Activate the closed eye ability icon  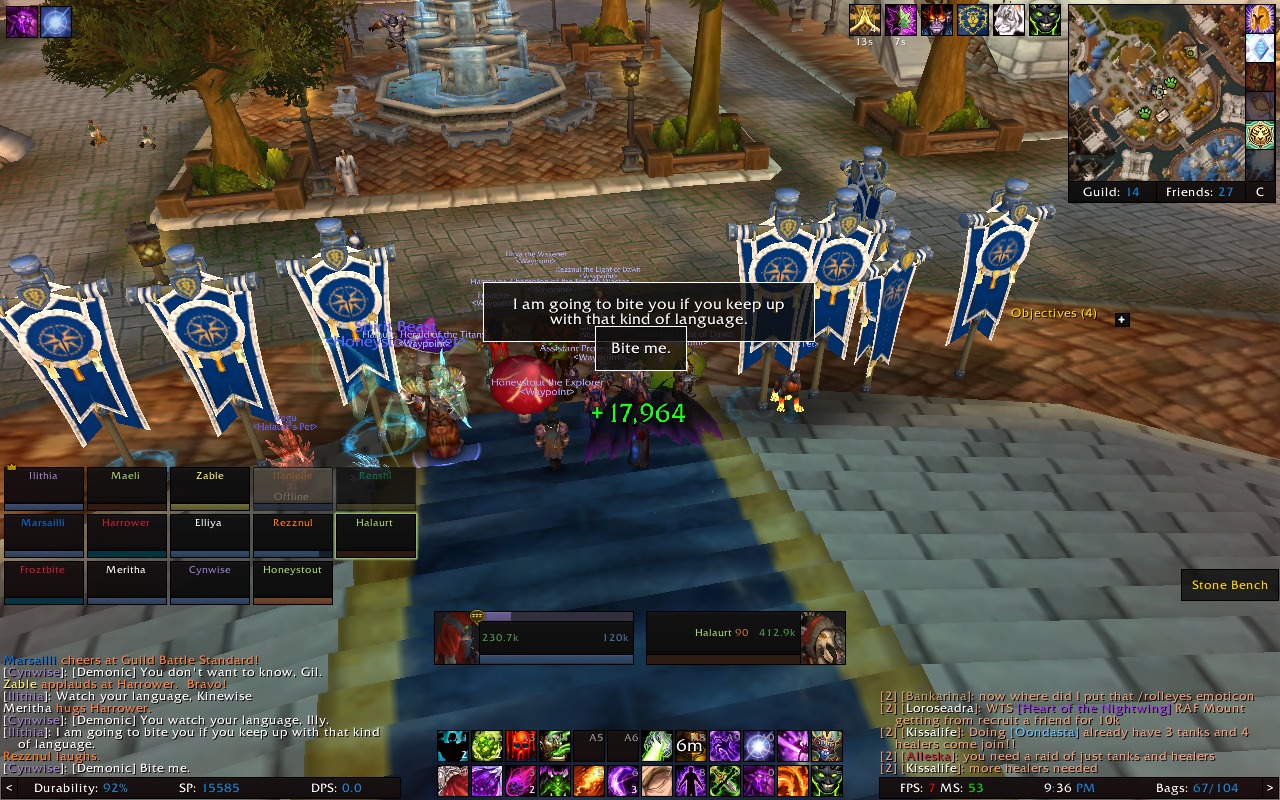click(x=656, y=780)
